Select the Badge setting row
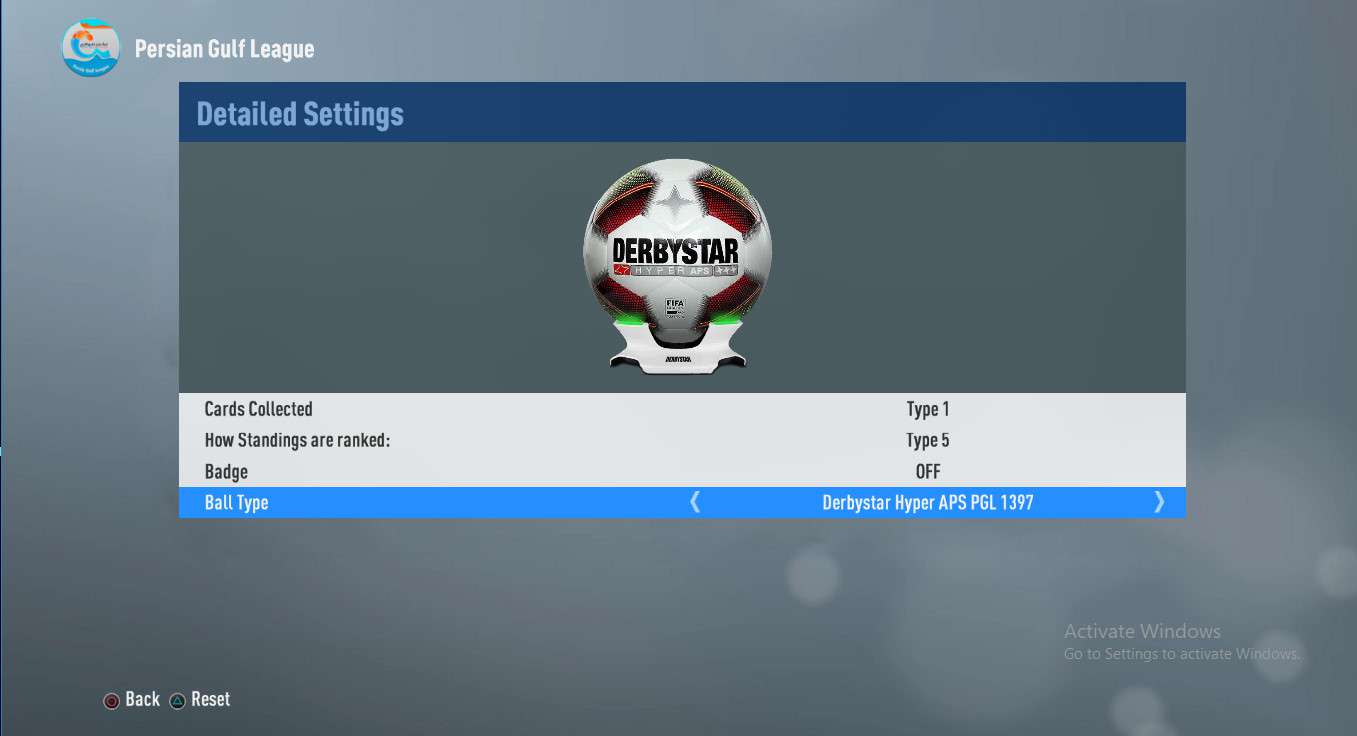This screenshot has height=736, width=1357. 682,471
